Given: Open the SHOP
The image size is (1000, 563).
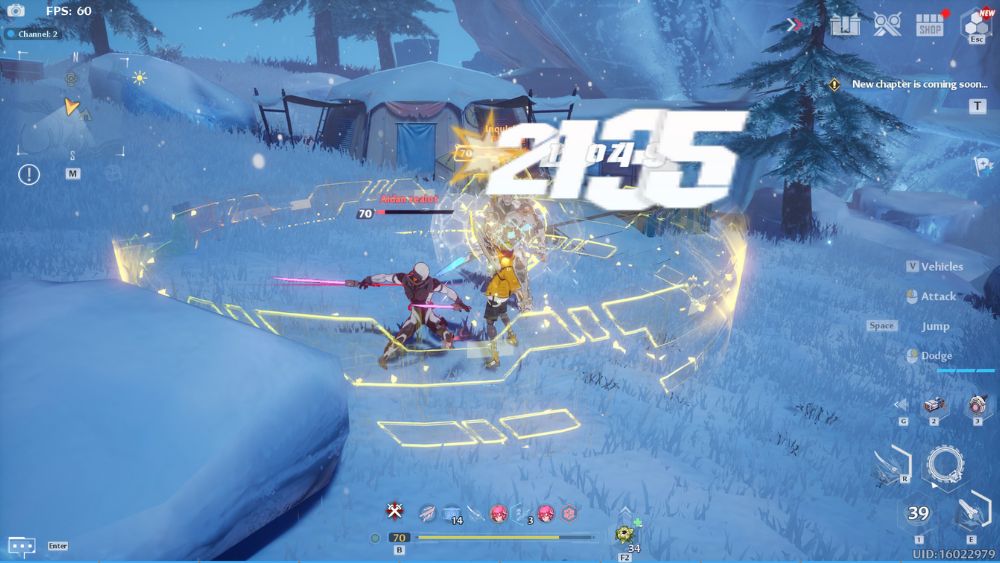Looking at the screenshot, I should click(931, 24).
